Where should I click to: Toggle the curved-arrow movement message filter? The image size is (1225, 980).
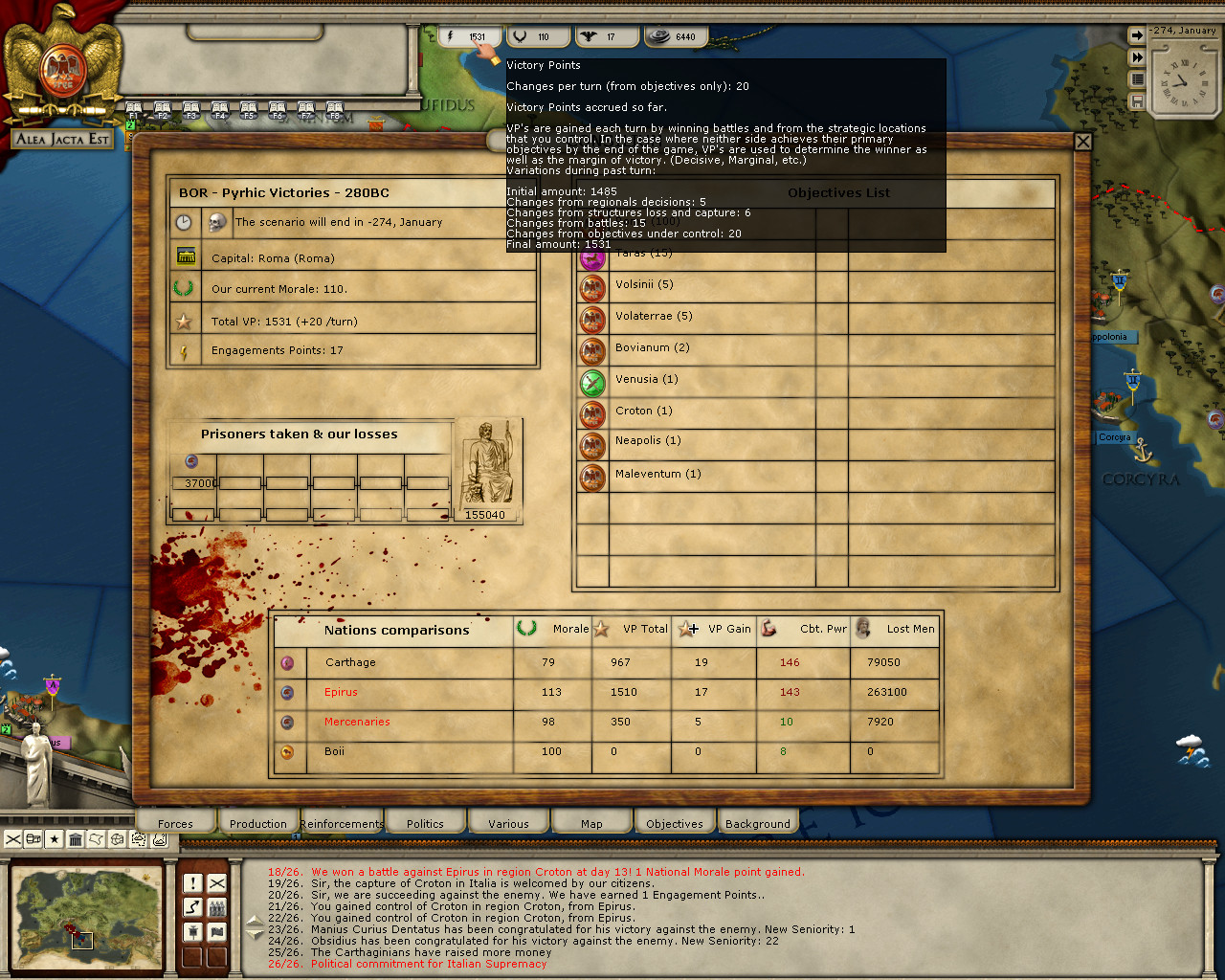(x=192, y=906)
